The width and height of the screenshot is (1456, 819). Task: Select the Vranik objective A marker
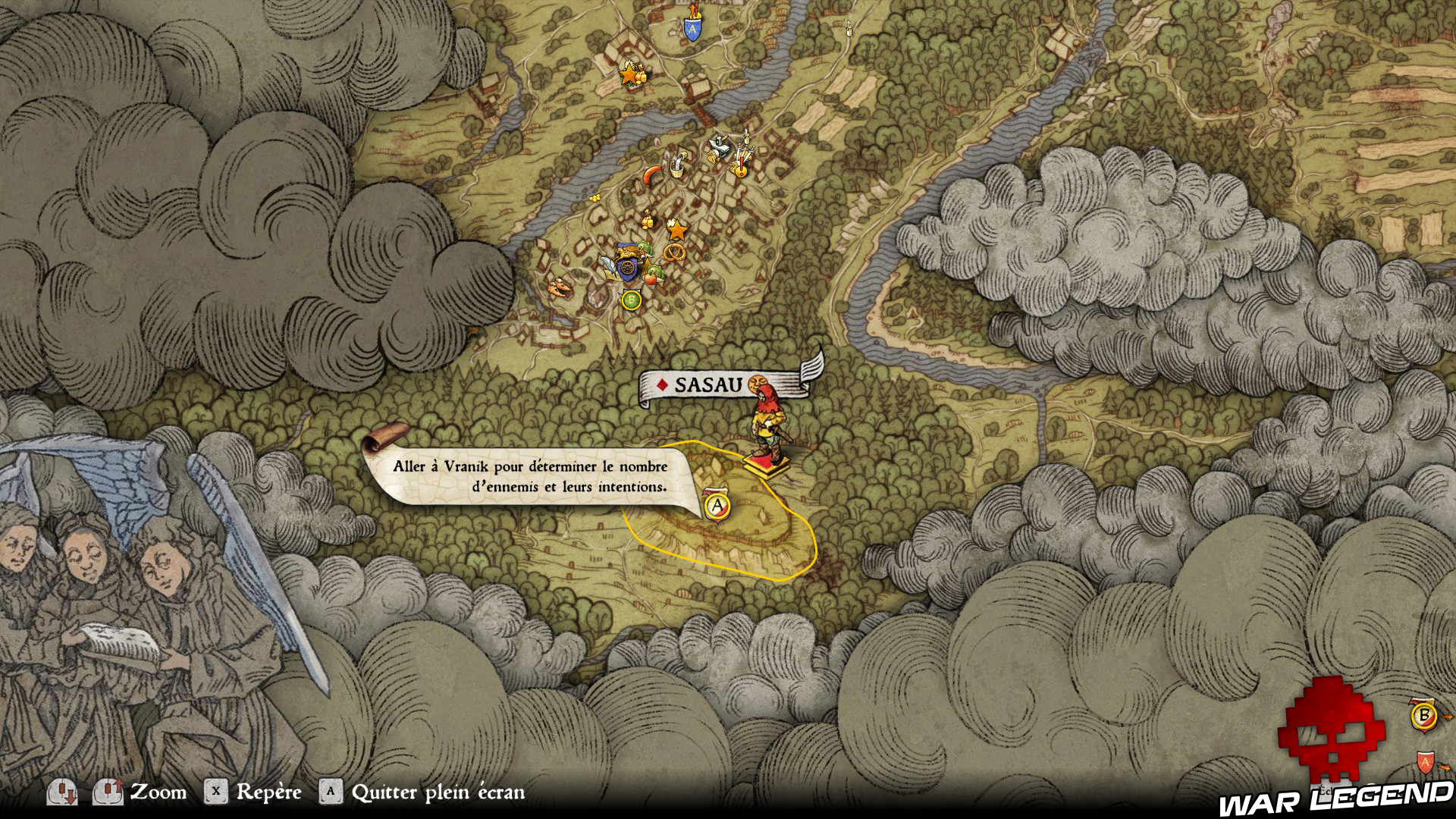[717, 505]
